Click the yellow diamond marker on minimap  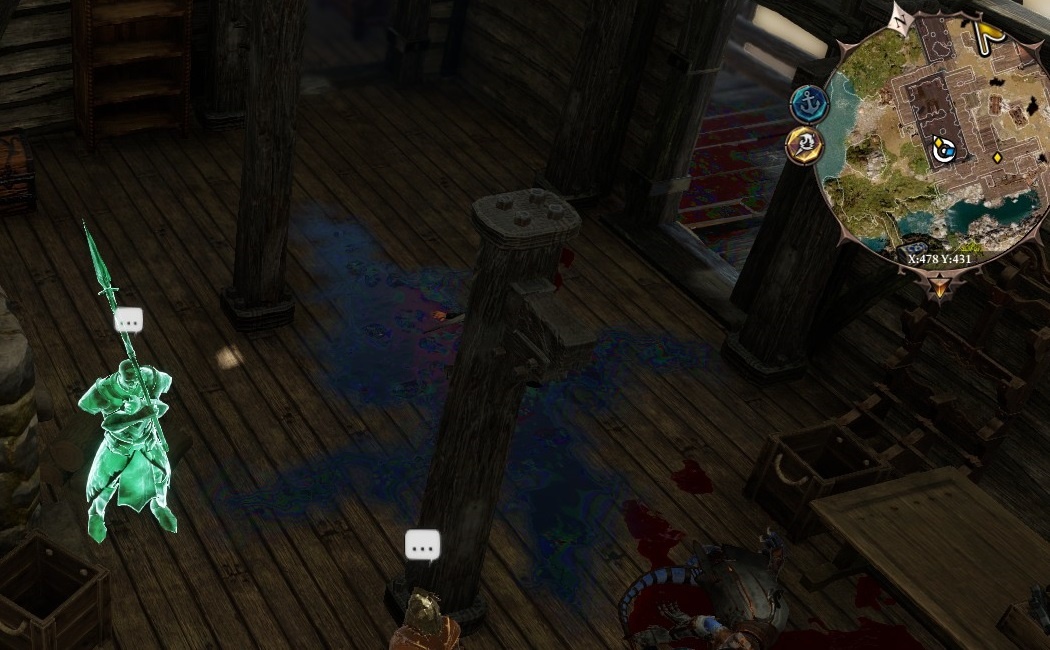tap(997, 158)
